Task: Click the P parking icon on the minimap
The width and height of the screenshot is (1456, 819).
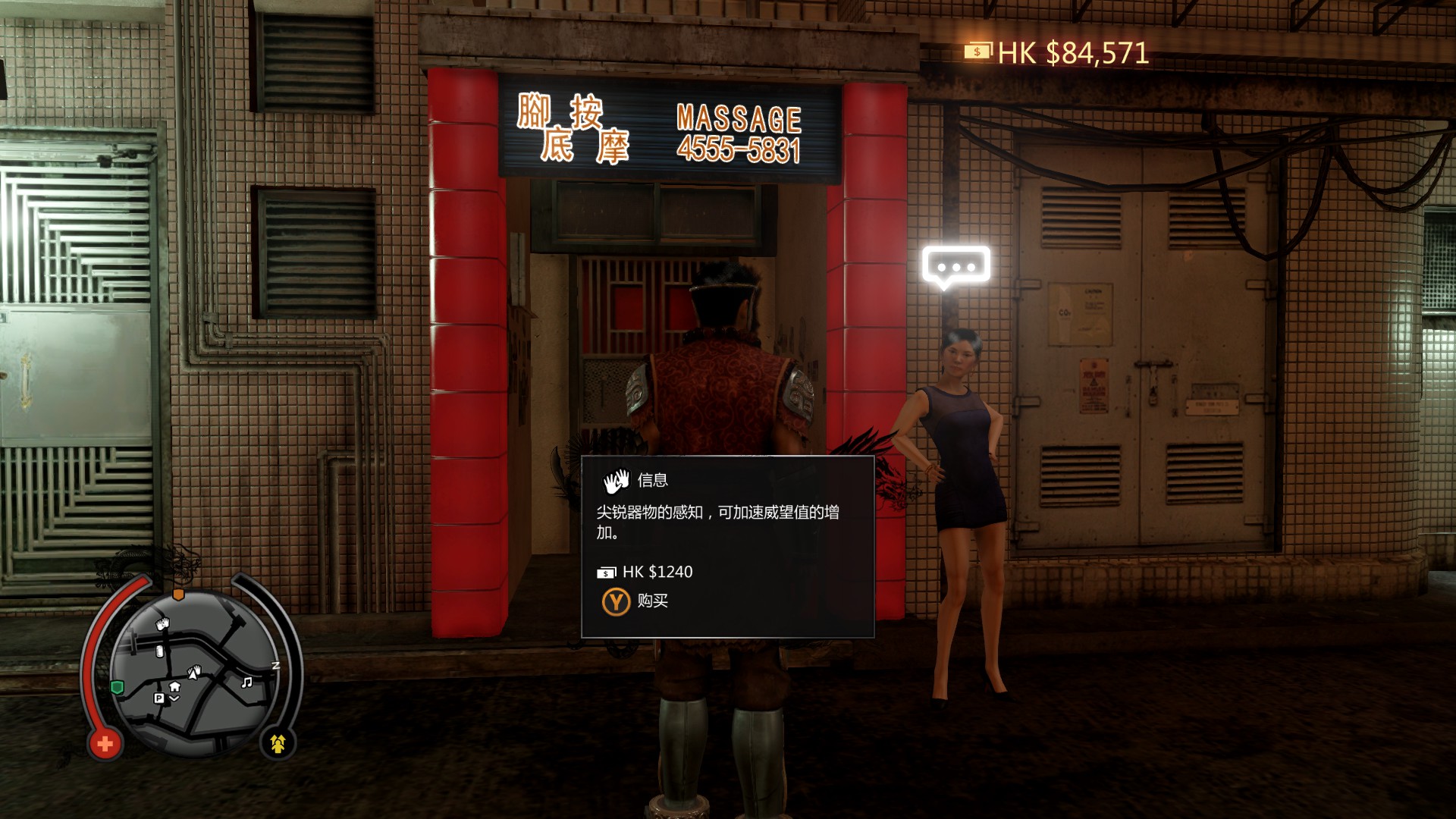Action: click(x=159, y=698)
